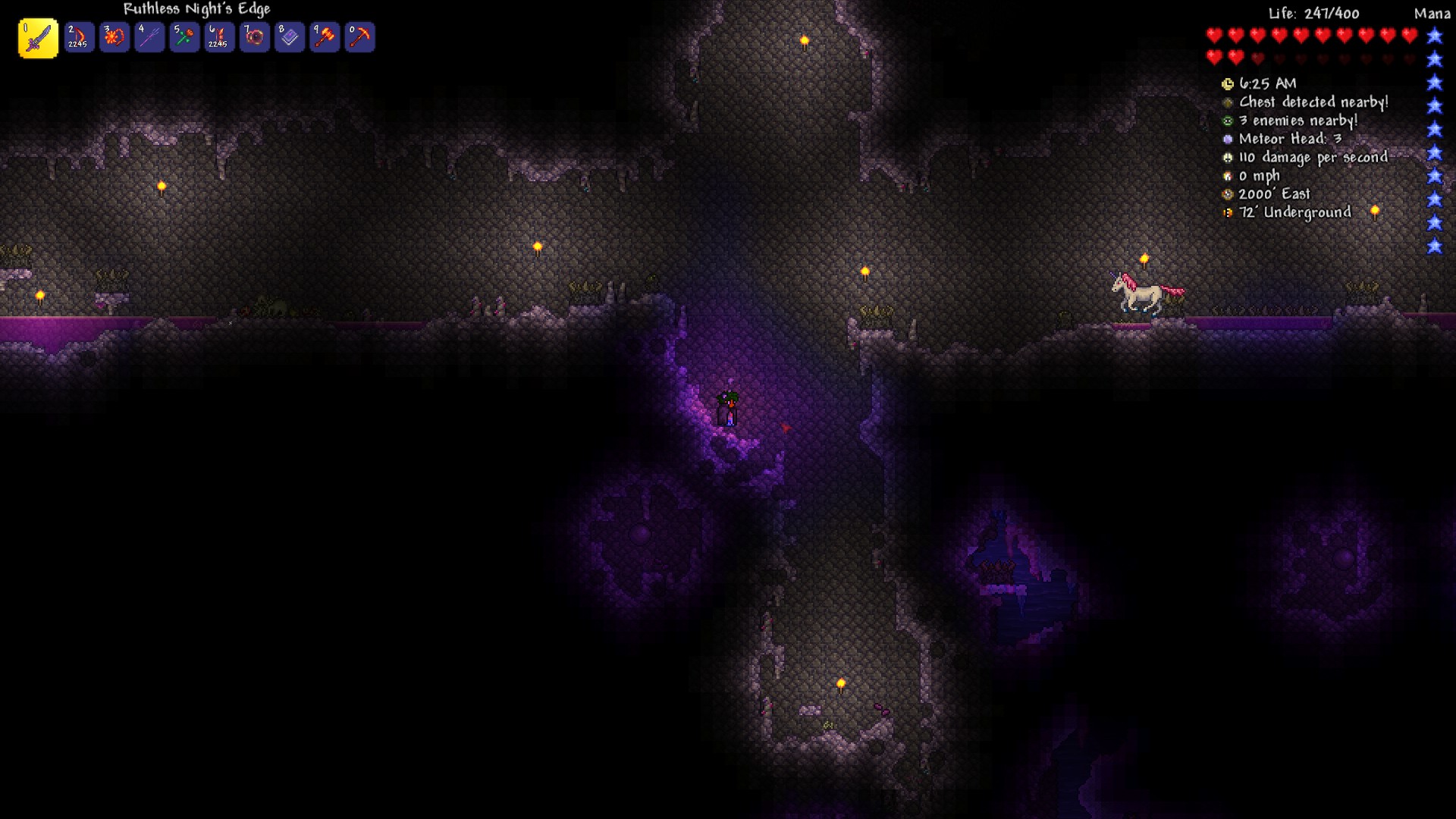Select the pickaxe in hotbar slot 0
1456x819 pixels.
[x=360, y=38]
